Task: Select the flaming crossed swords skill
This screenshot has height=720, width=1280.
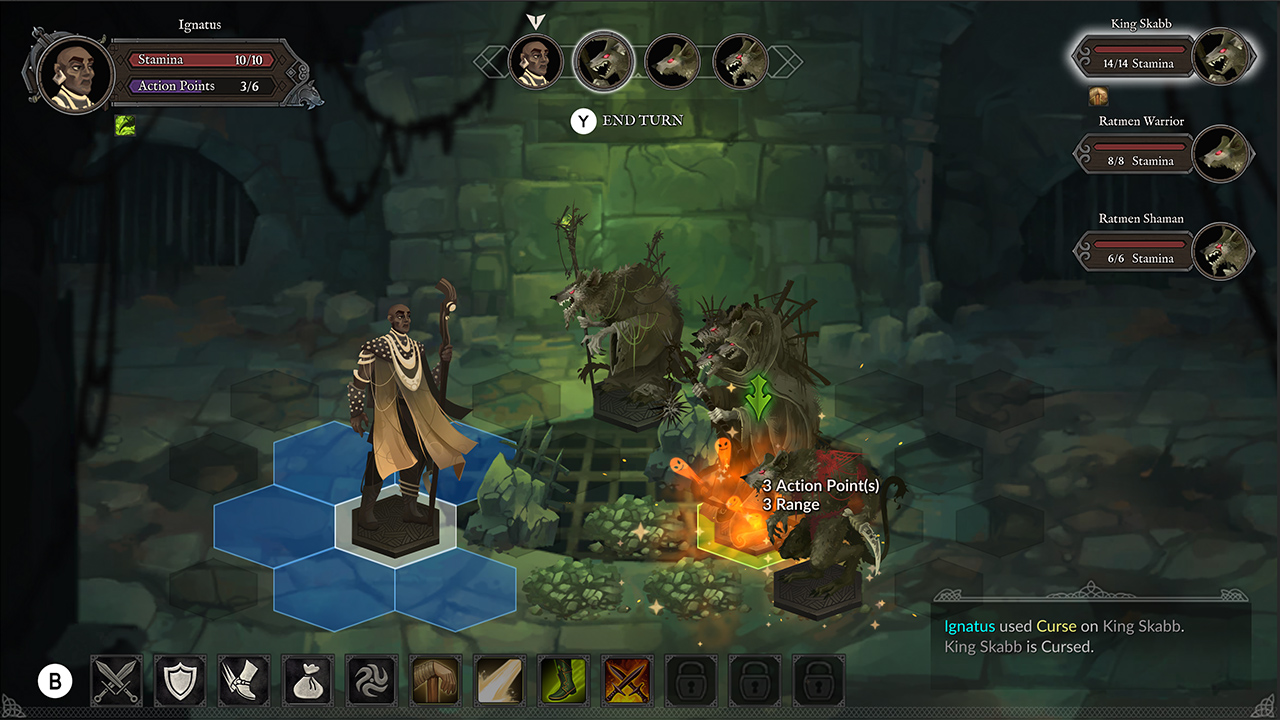Action: 627,679
